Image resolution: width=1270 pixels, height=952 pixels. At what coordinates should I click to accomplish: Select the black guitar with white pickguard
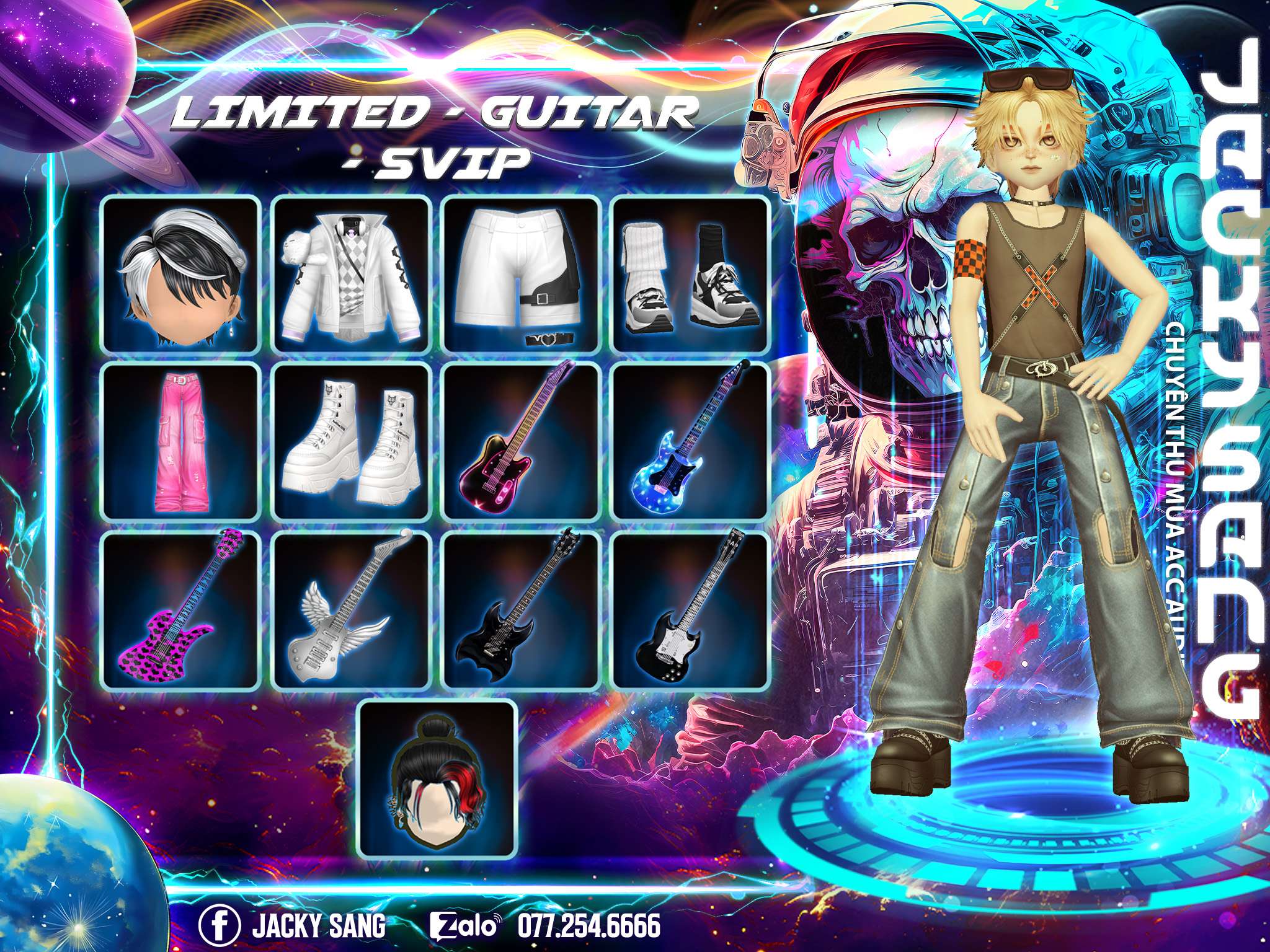coord(691,610)
